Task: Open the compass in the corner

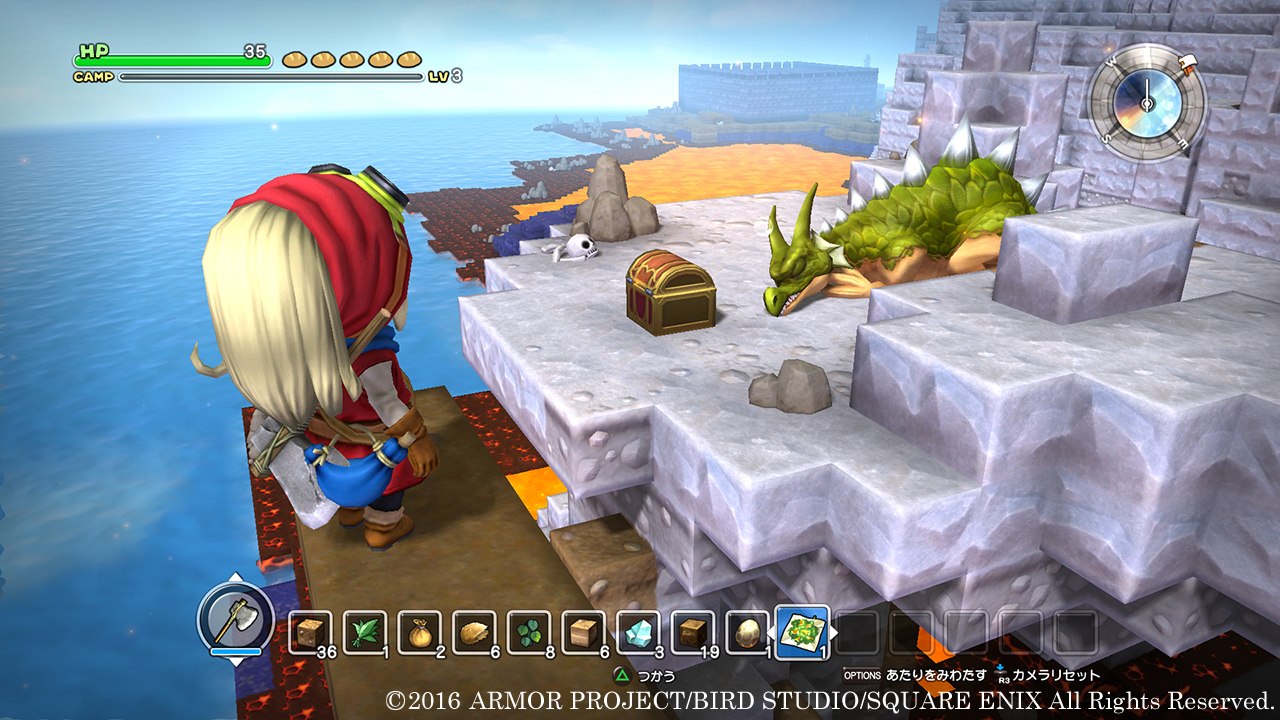Action: click(1147, 102)
